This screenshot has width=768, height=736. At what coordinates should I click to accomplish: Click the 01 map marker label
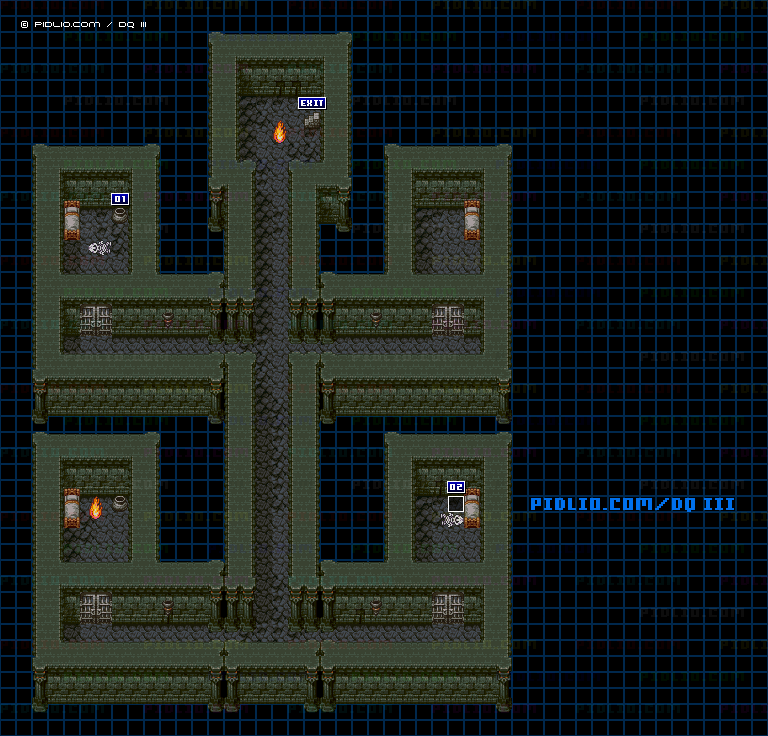pyautogui.click(x=120, y=199)
